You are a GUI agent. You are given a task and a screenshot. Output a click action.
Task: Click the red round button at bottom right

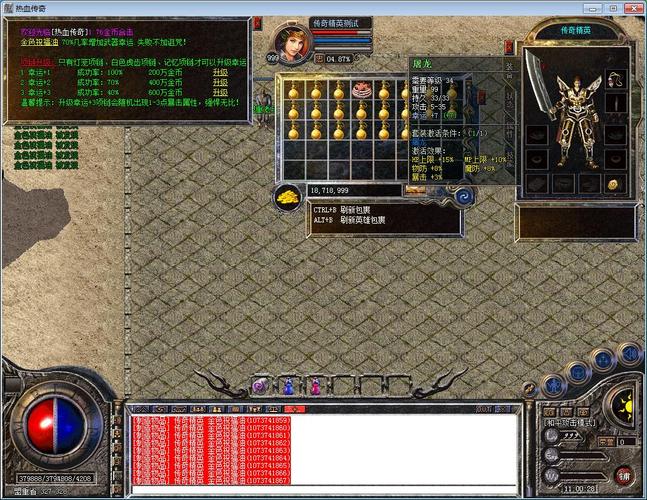point(622,474)
